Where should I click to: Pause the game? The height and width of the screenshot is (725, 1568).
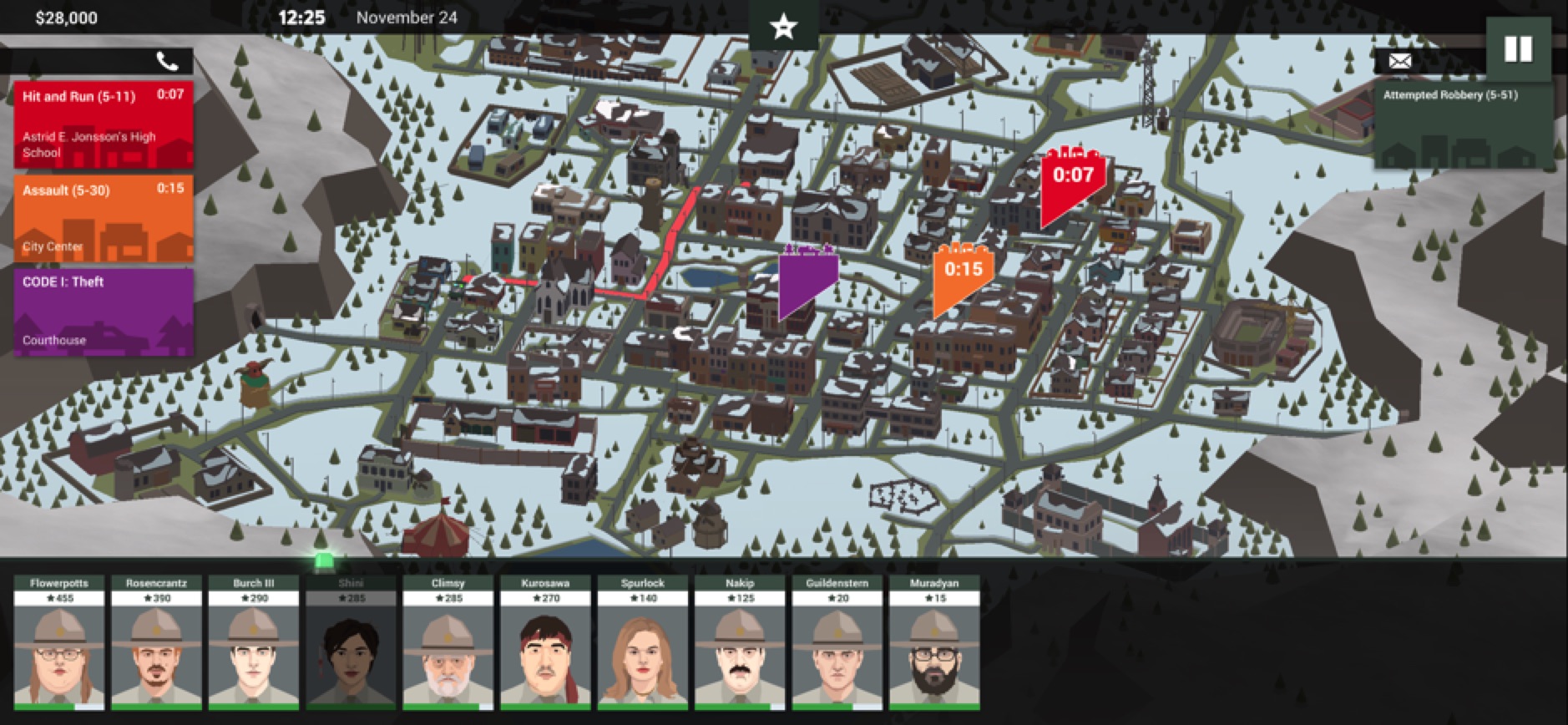(1517, 50)
